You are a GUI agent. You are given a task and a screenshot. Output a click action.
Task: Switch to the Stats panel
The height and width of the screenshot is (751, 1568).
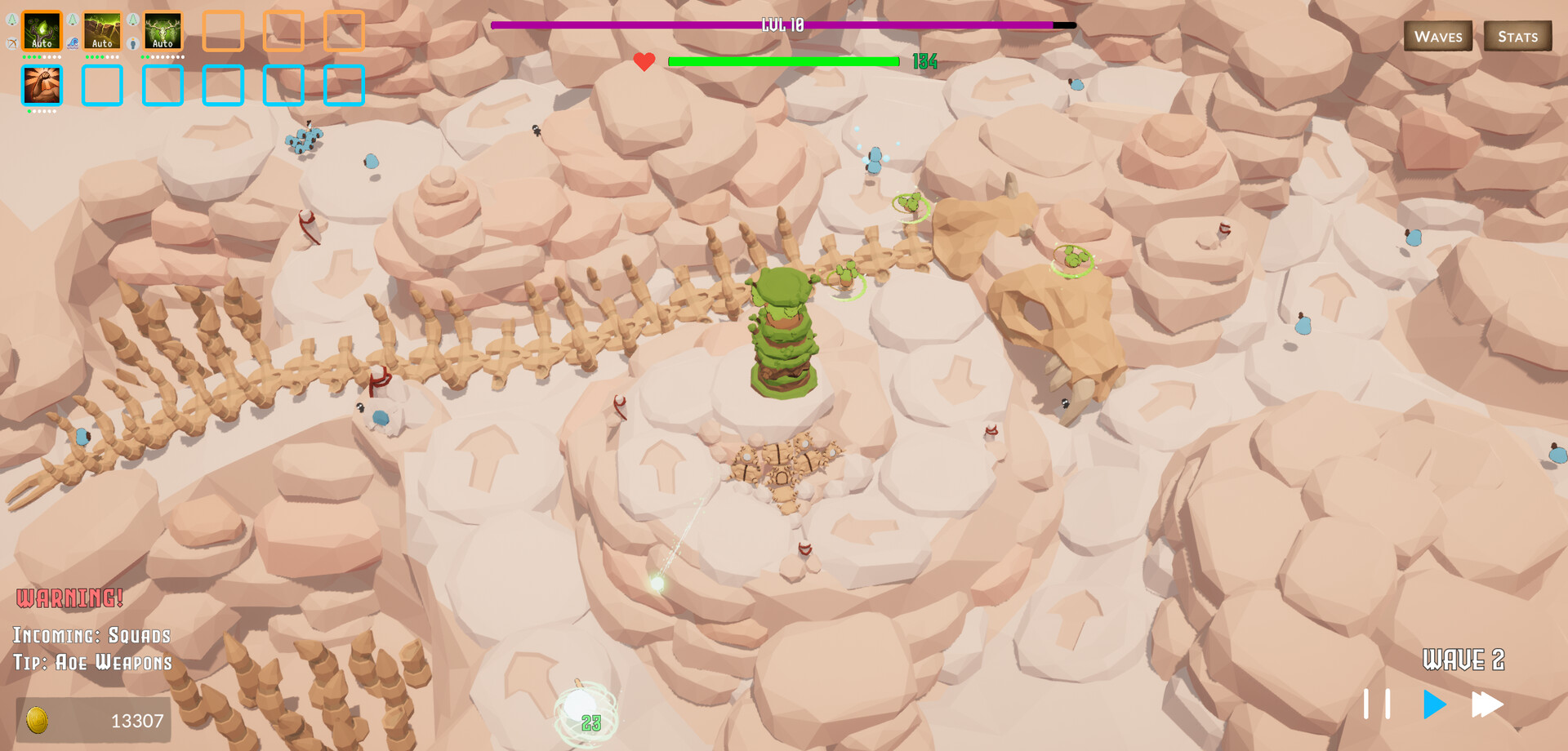(x=1518, y=36)
